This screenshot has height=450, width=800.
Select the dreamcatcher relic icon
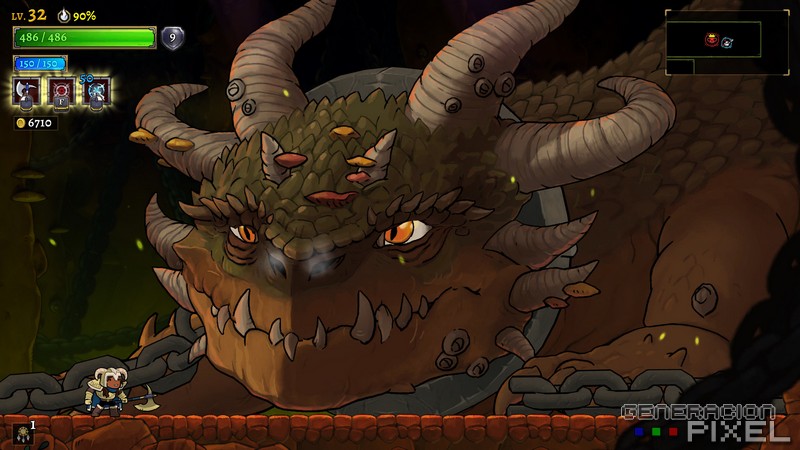[20, 432]
